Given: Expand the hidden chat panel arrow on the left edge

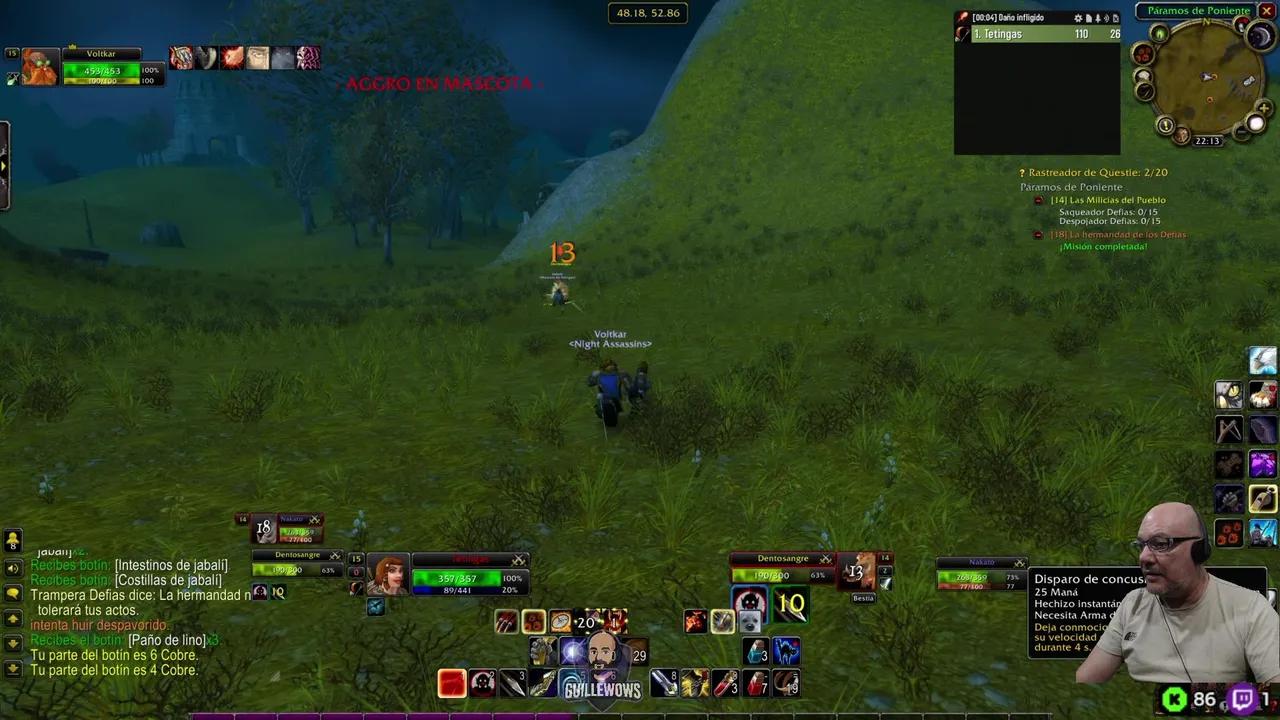Looking at the screenshot, I should click(4, 166).
